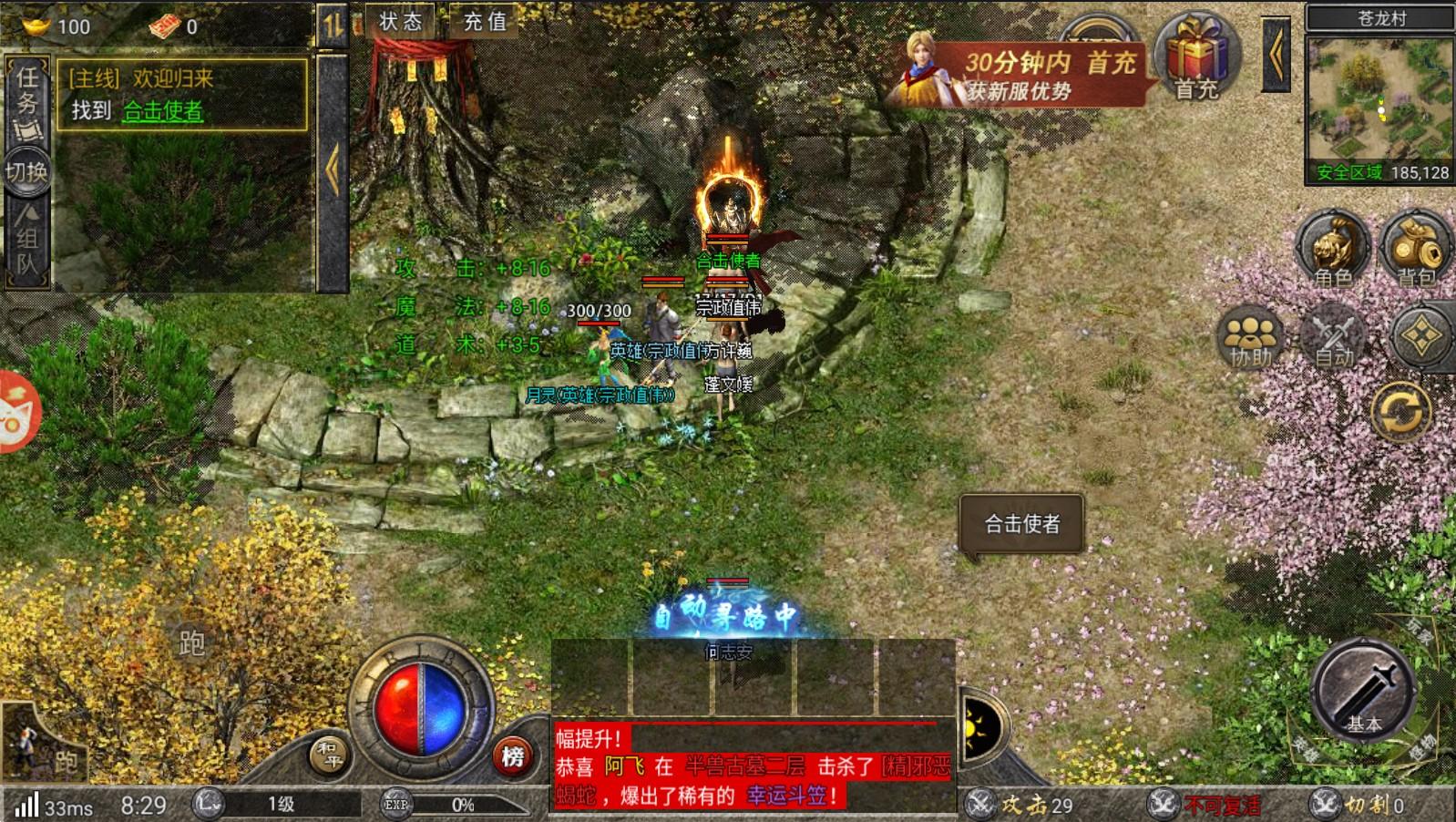This screenshot has width=1456, height=822.
Task: Collapse the attribute panel with the left chevron arrow
Action: tap(334, 164)
